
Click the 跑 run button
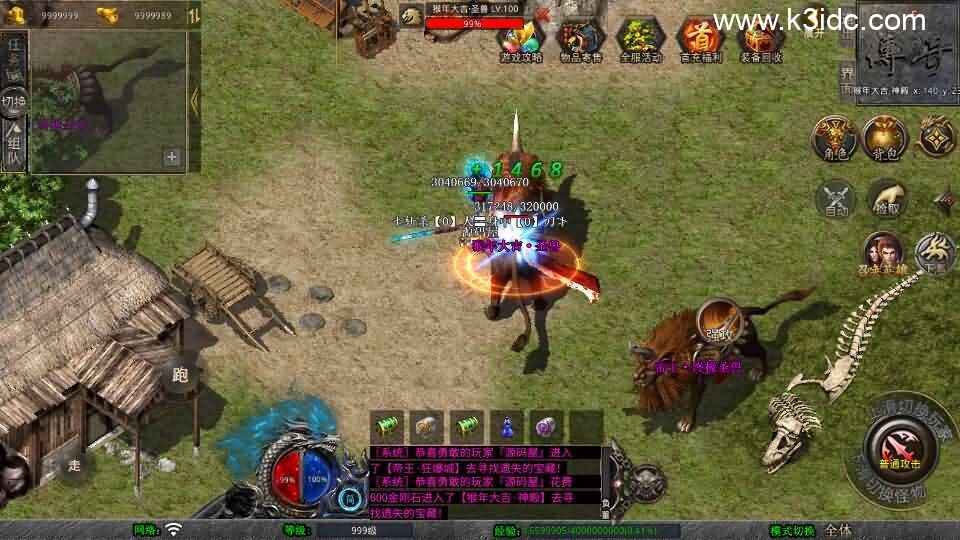181,375
